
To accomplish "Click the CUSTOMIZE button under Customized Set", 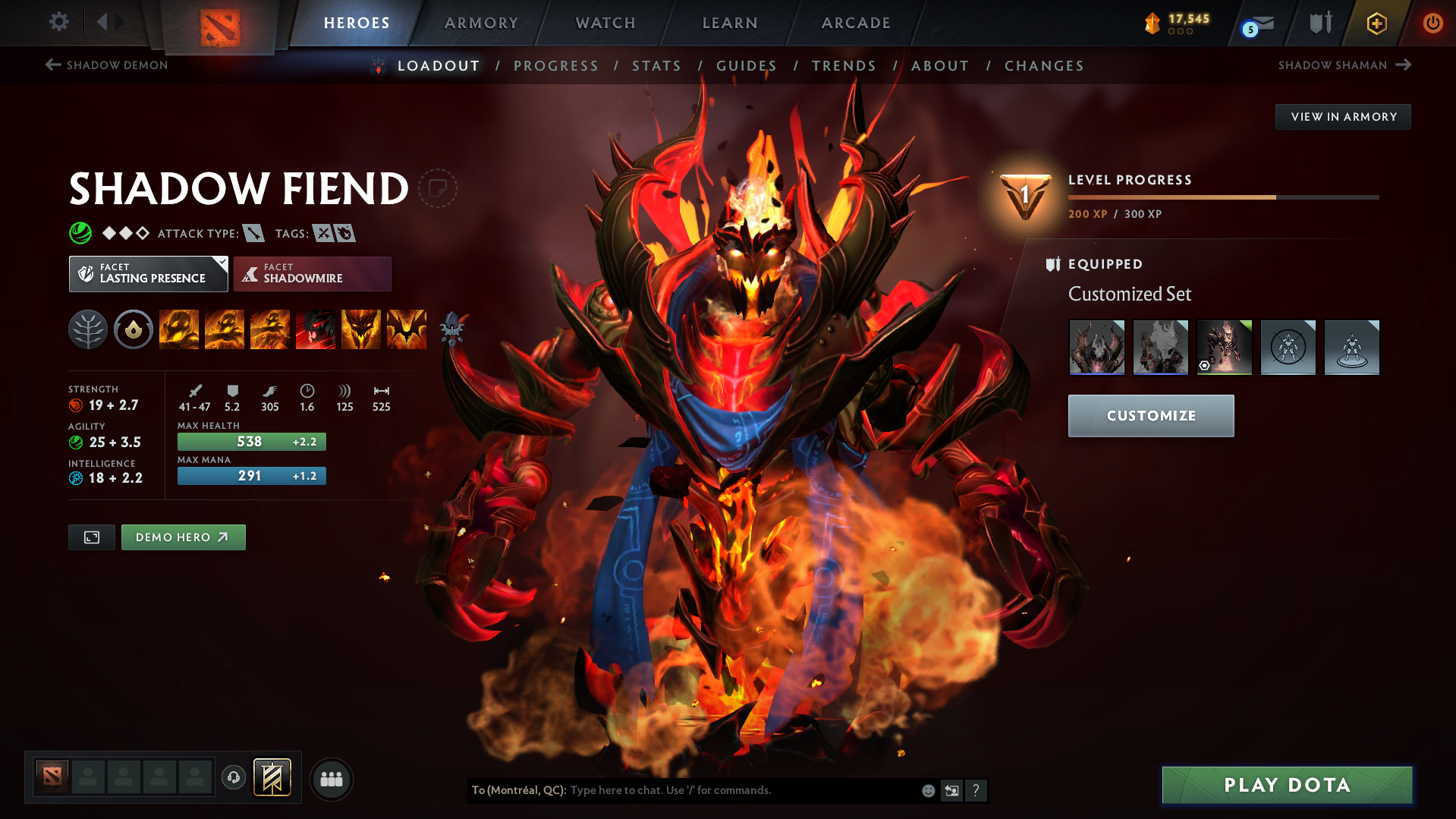I will point(1150,416).
